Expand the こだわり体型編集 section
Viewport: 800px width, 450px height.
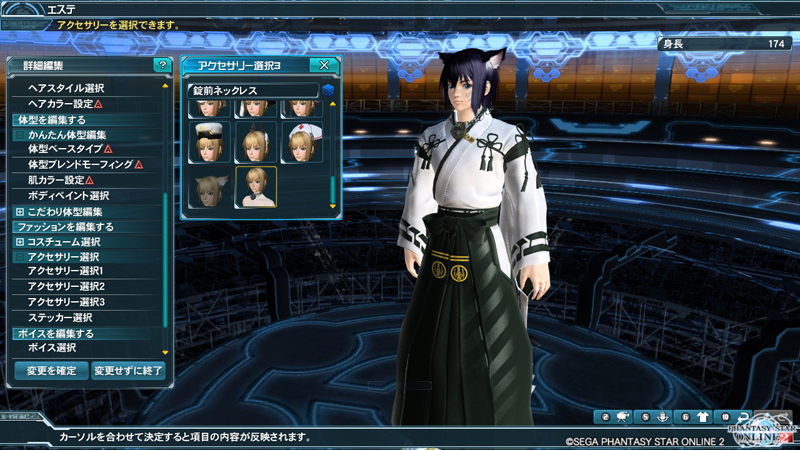[x=20, y=212]
